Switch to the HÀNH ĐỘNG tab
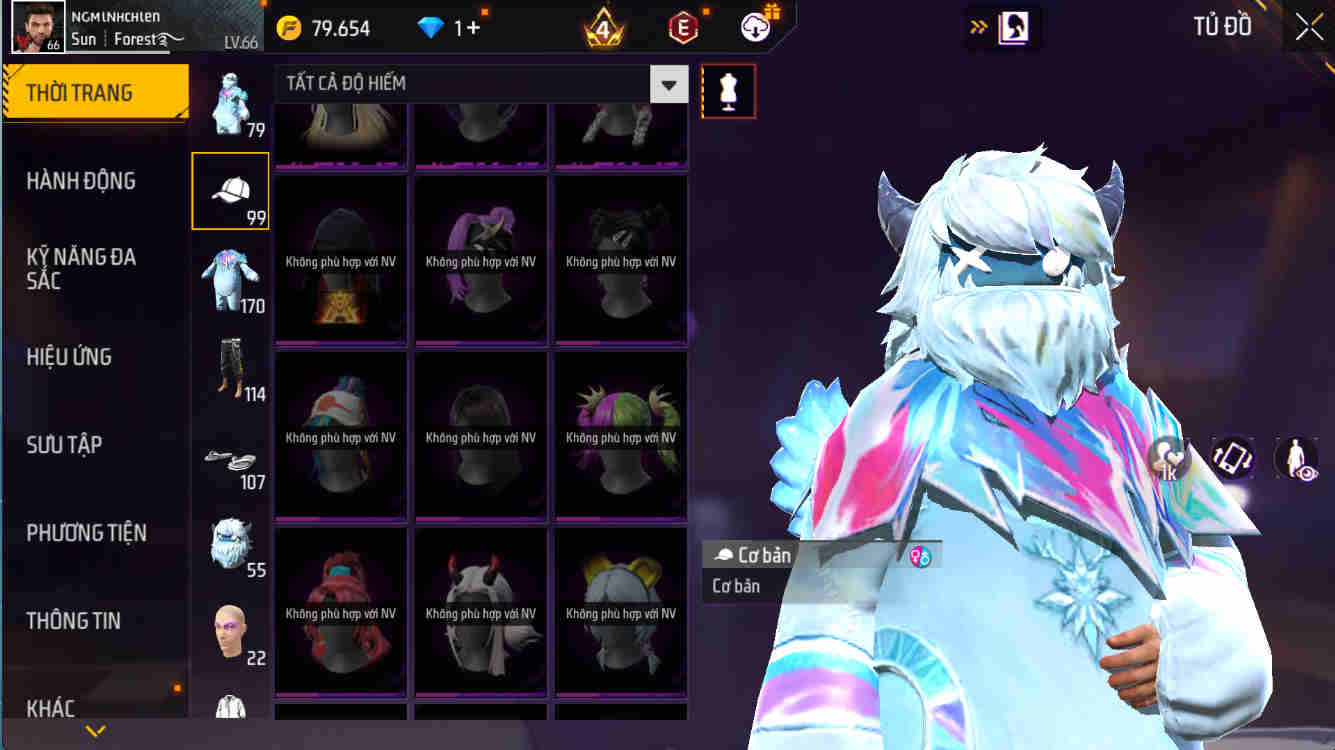 pos(95,181)
